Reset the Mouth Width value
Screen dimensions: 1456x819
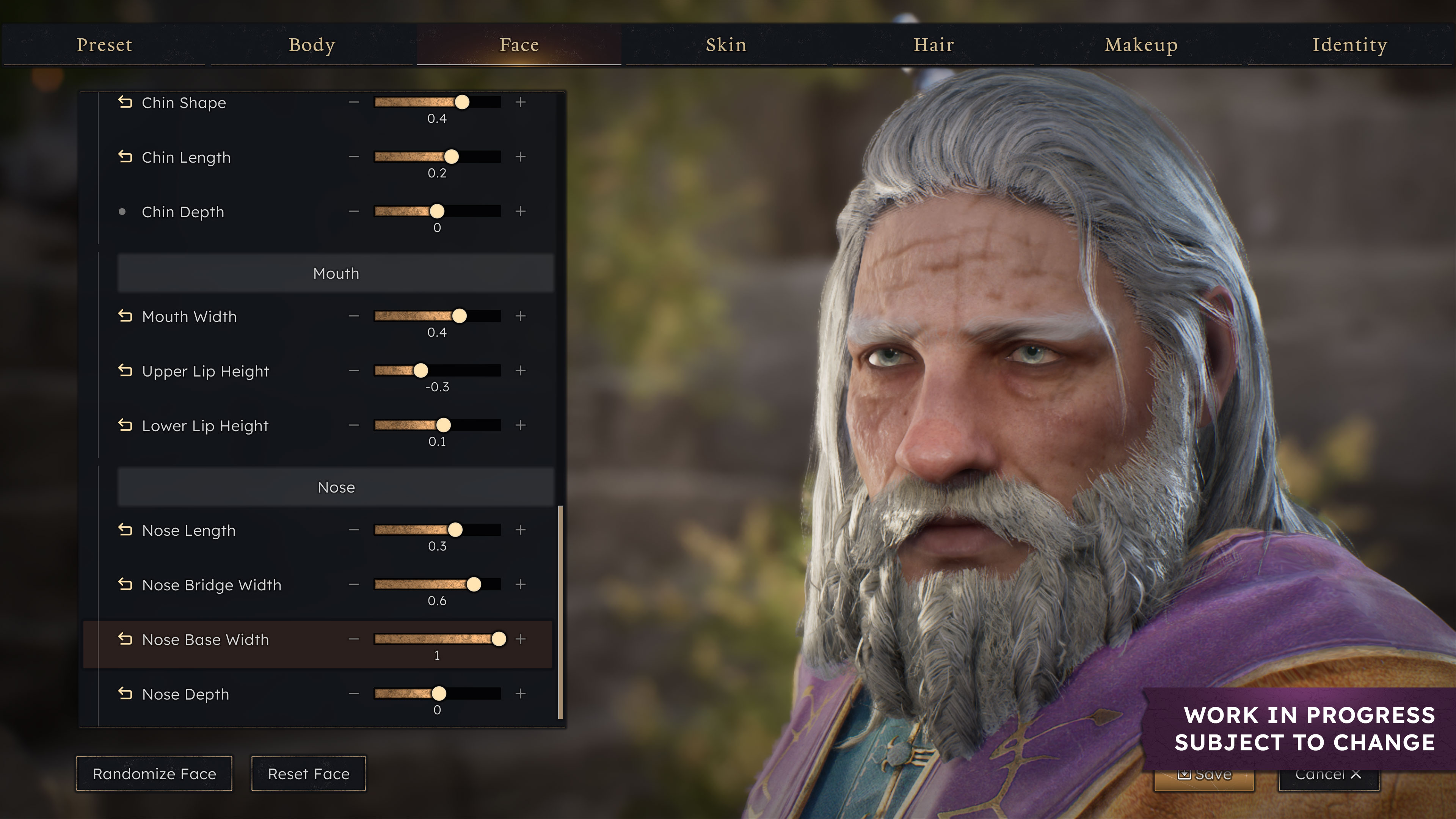pyautogui.click(x=126, y=316)
